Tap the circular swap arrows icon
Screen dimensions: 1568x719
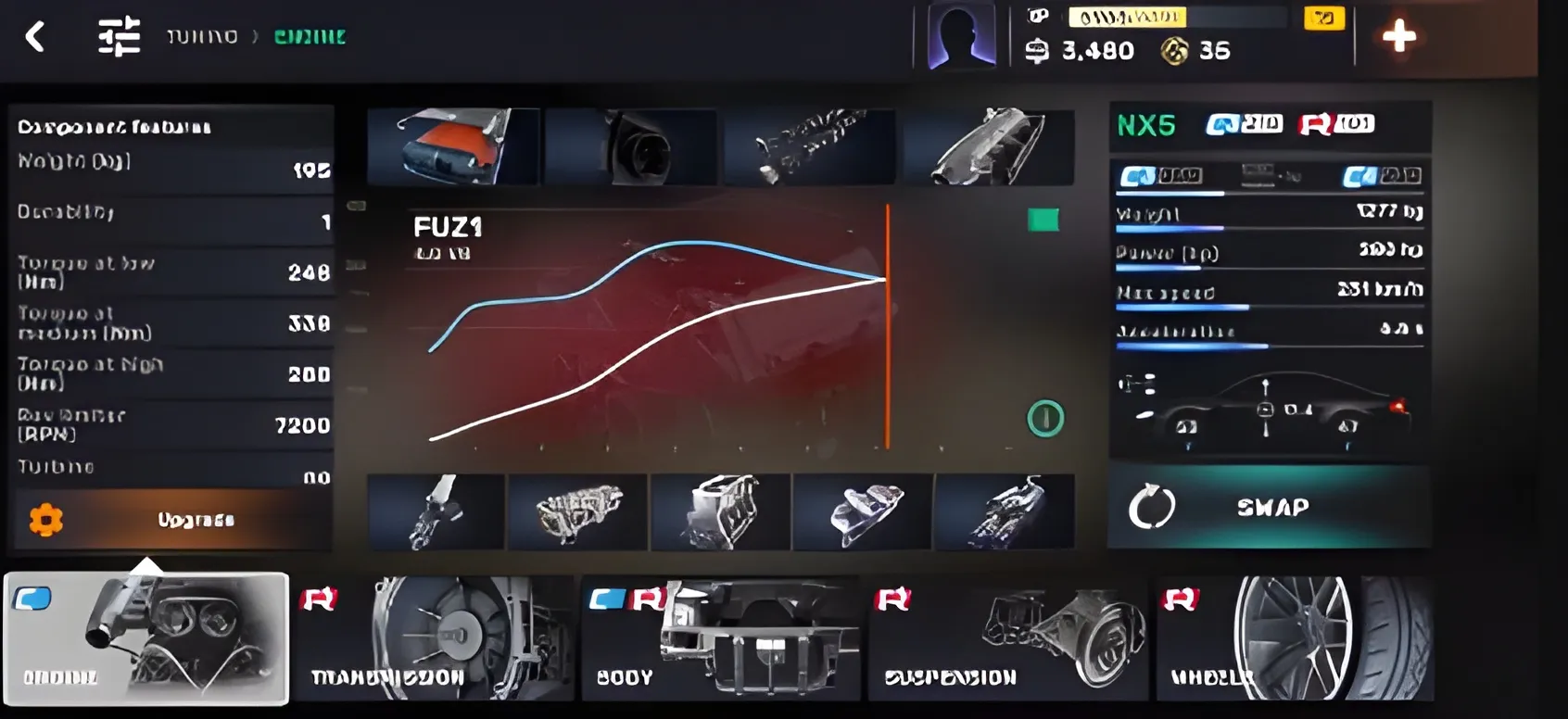click(1154, 507)
